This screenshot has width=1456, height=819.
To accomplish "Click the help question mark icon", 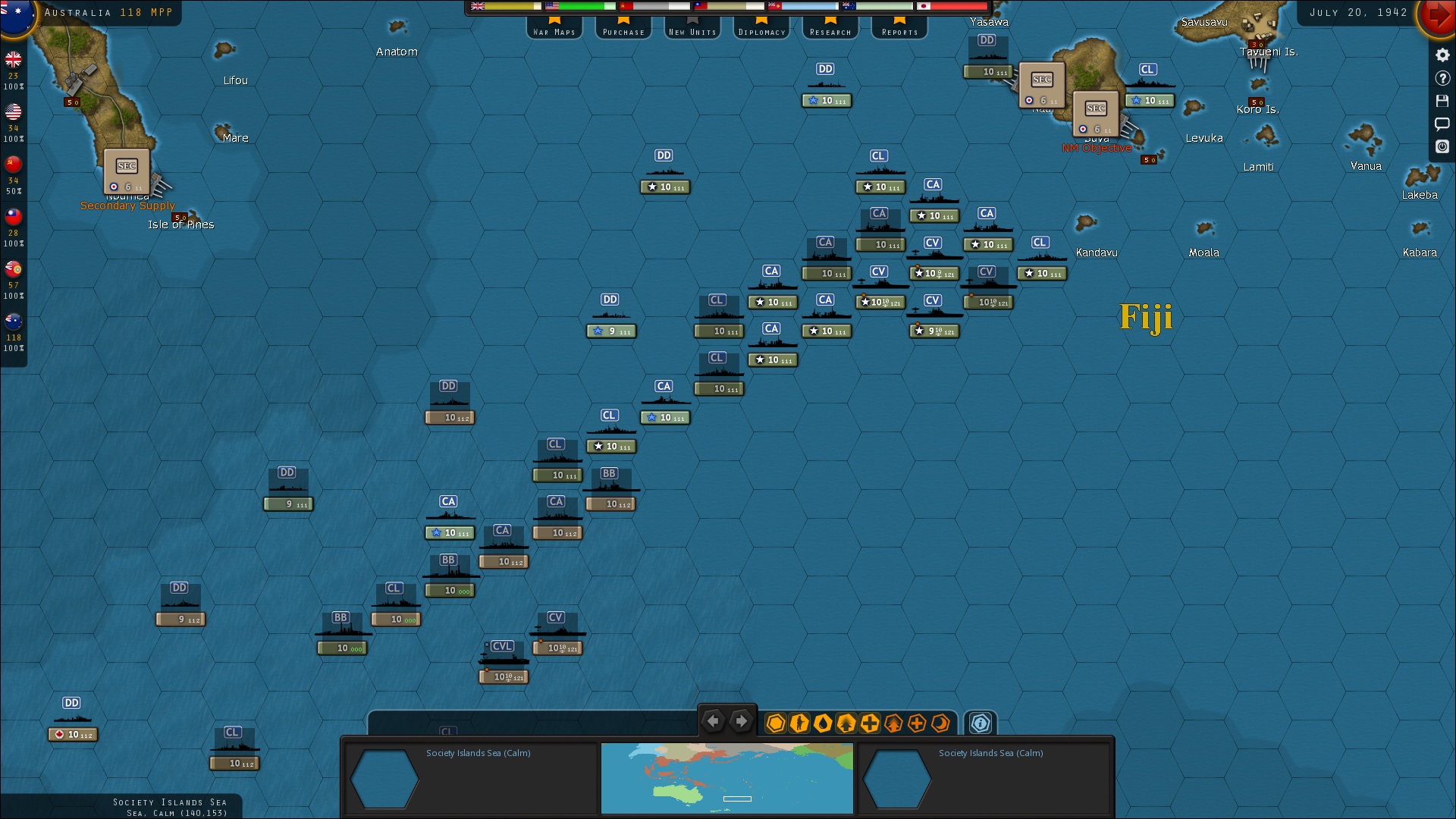I will tap(1442, 77).
